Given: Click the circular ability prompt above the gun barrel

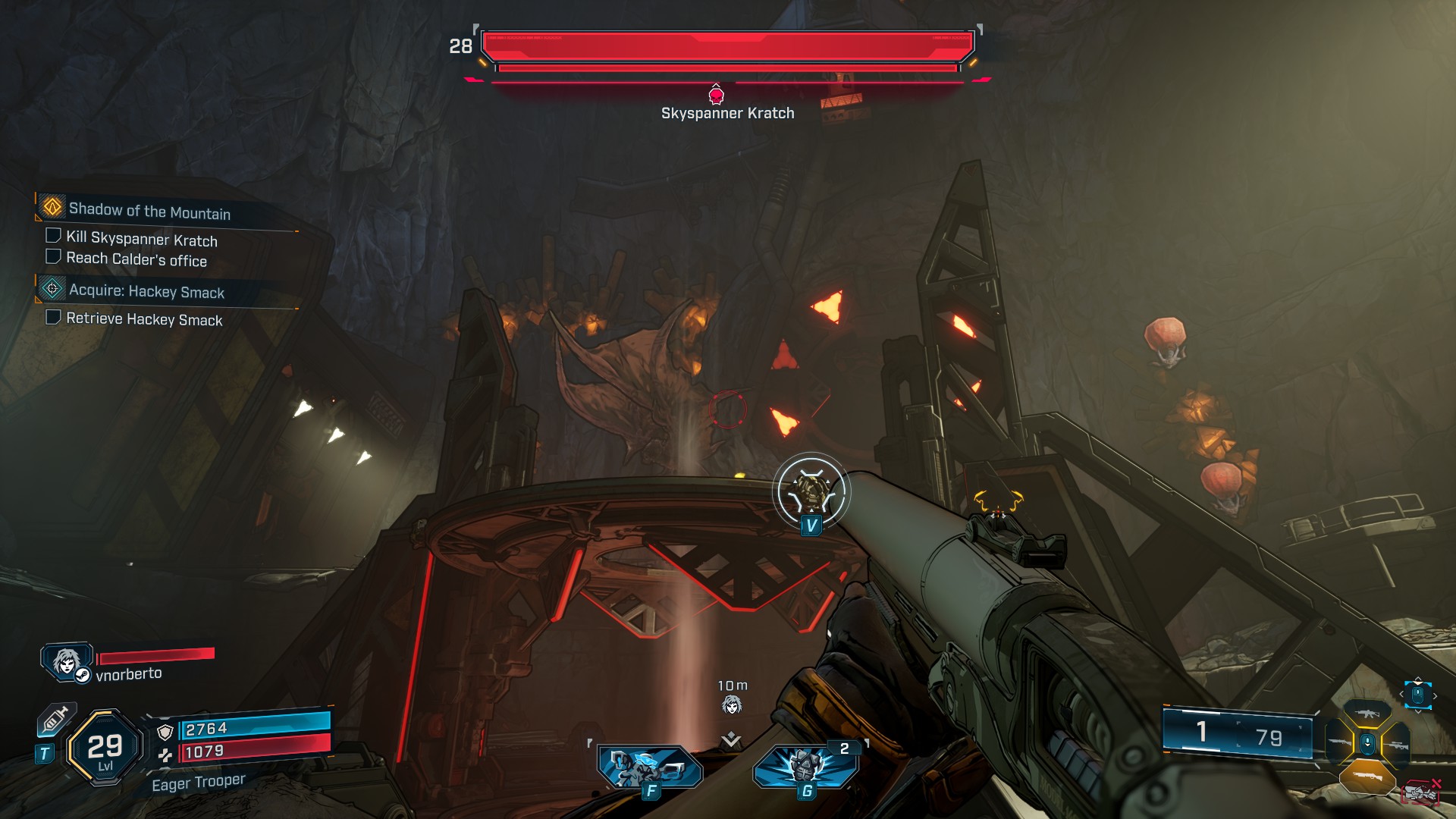Looking at the screenshot, I should click(811, 491).
